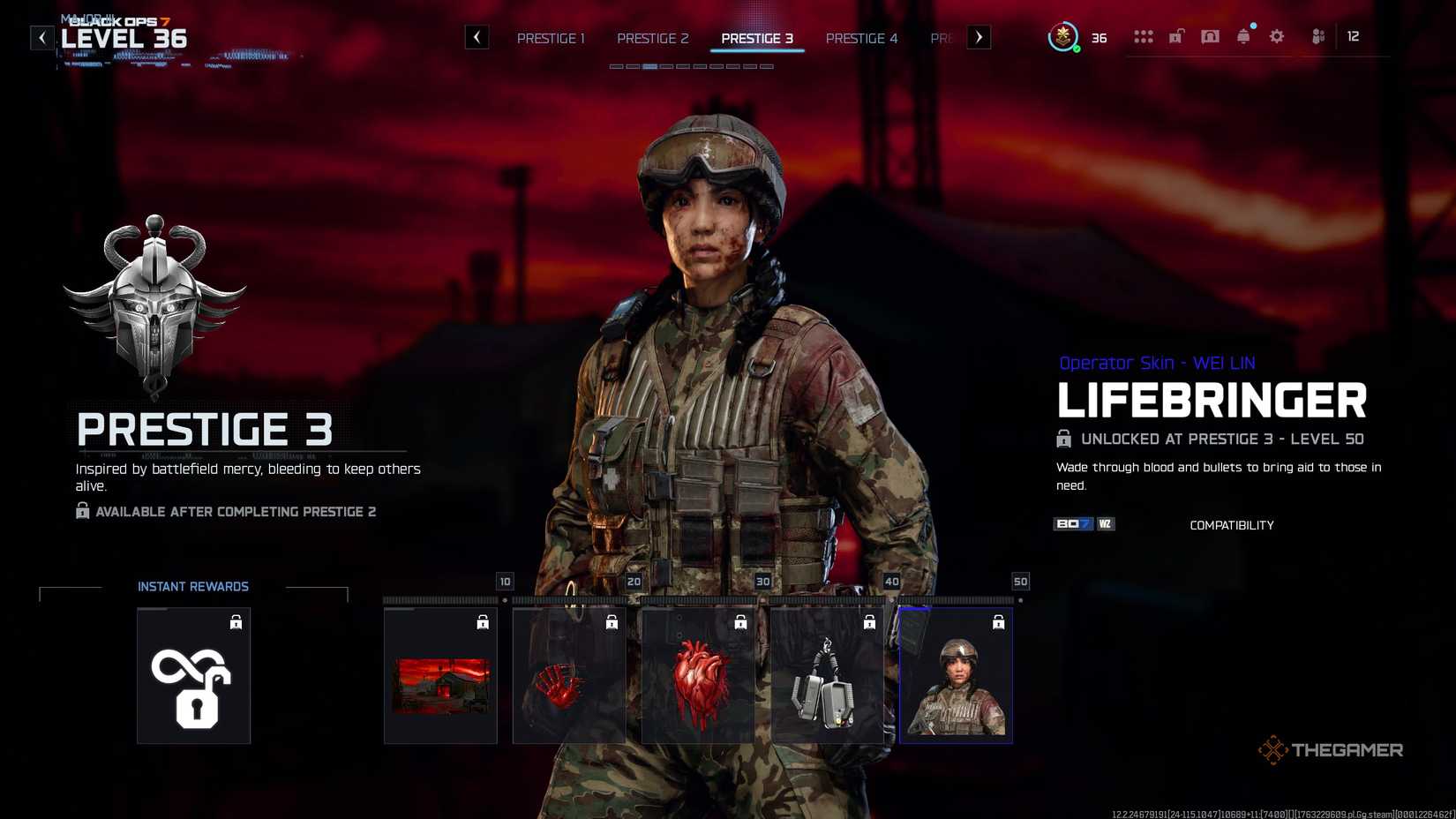
Task: Open the Operator Skin Wei Lin link
Action: tap(1157, 362)
